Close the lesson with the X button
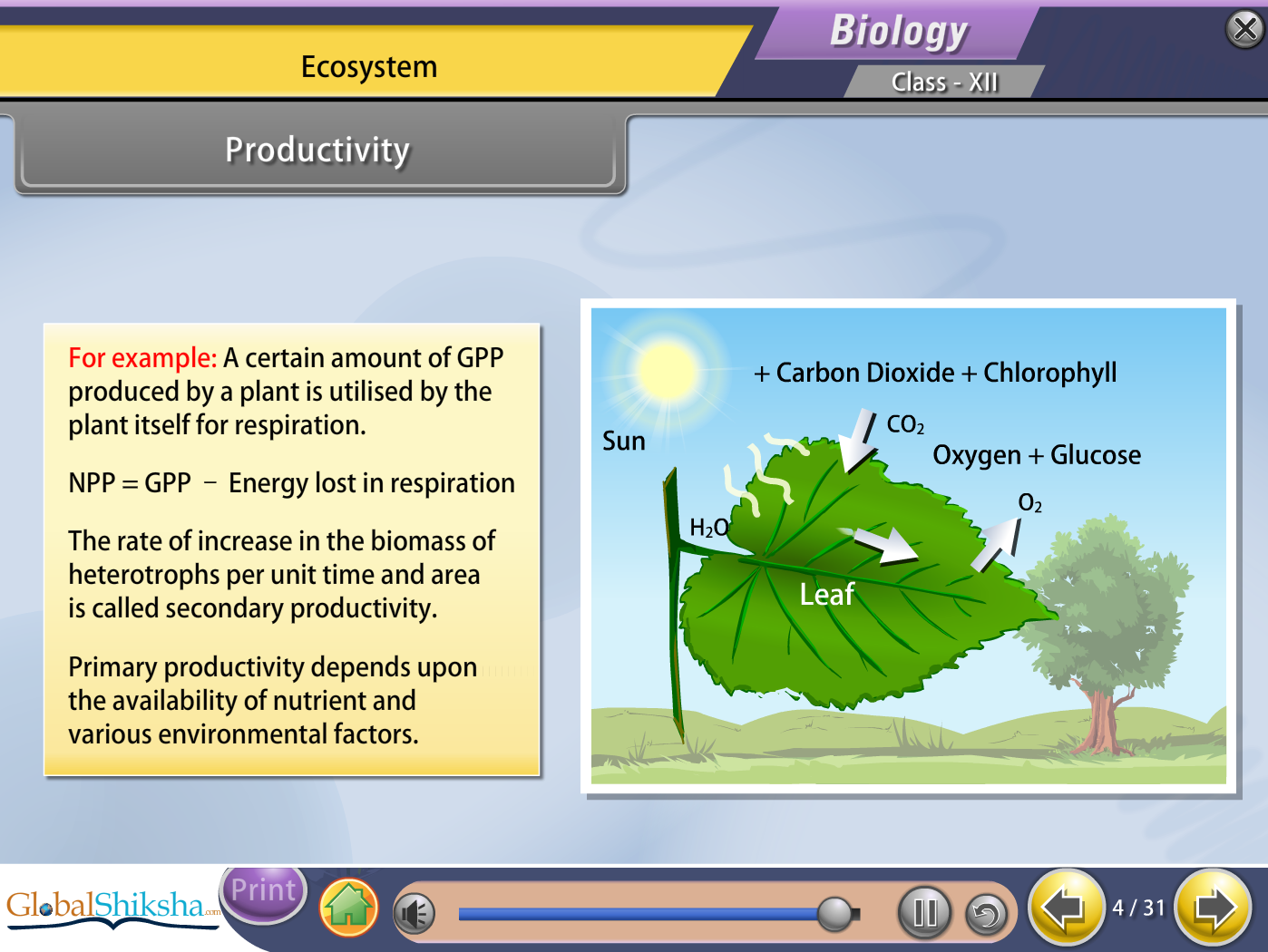 point(1244,29)
